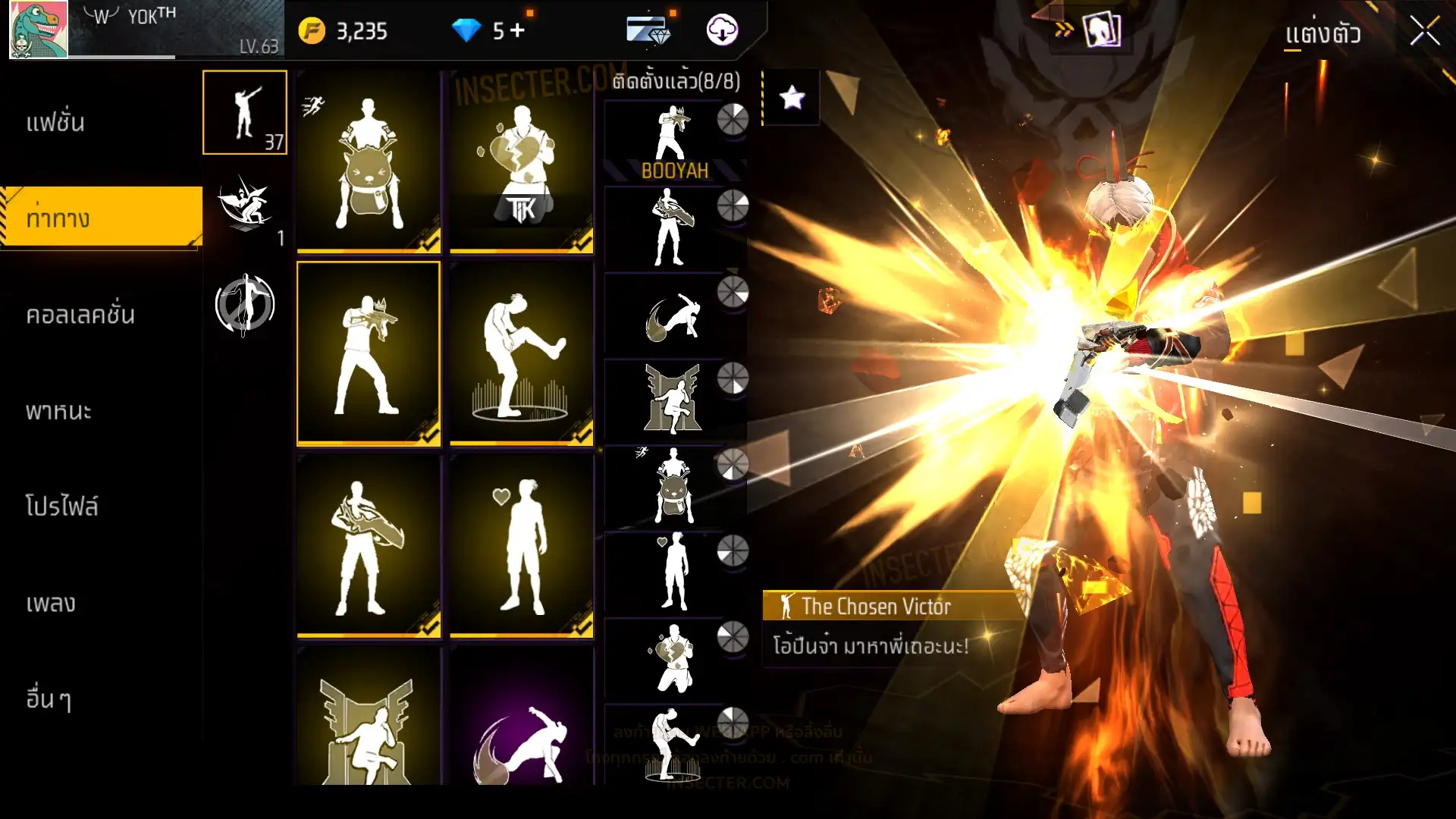Open the พาหนะ category
1456x819 pixels.
(x=58, y=411)
